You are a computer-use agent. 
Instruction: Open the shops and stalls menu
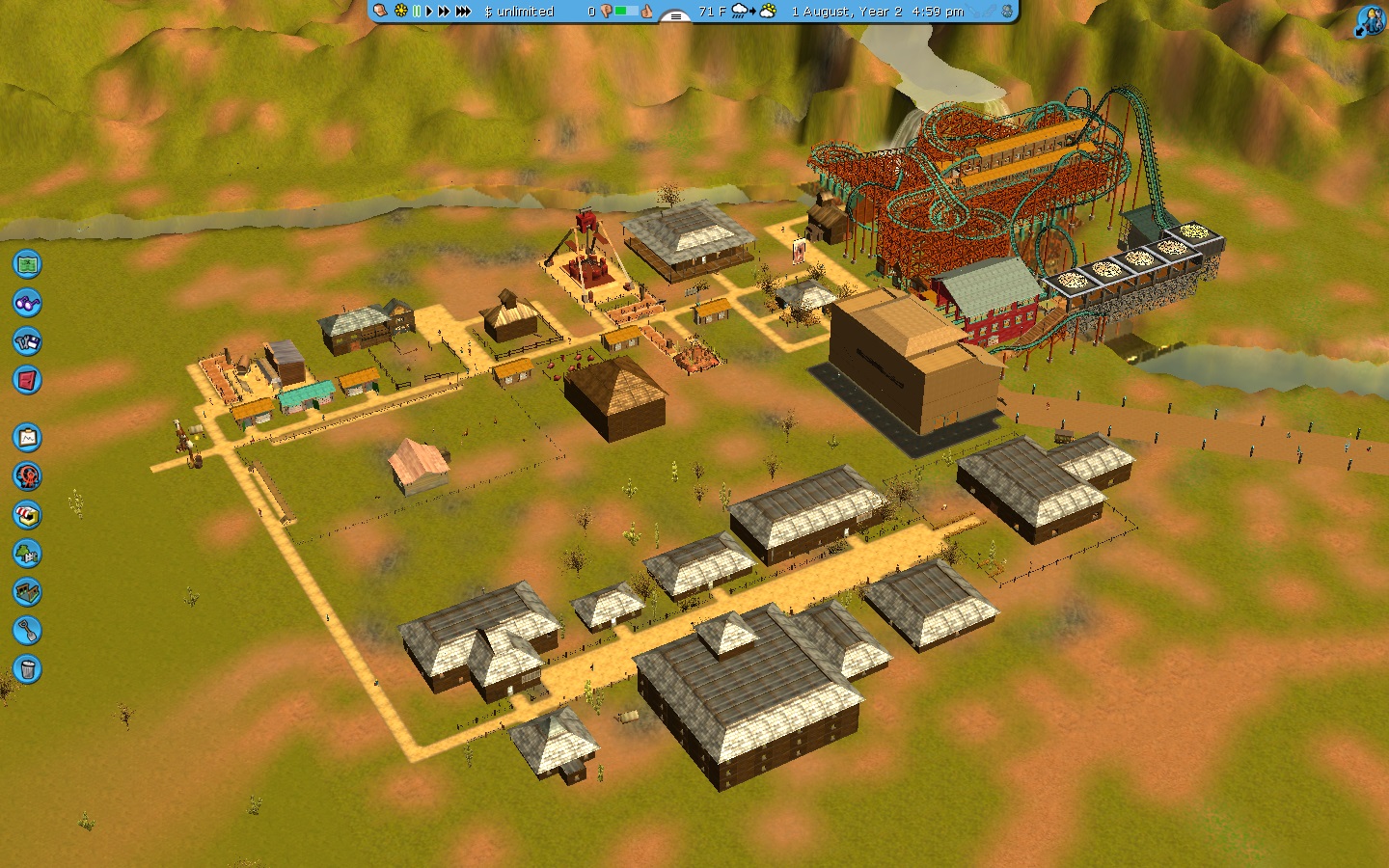[27, 515]
